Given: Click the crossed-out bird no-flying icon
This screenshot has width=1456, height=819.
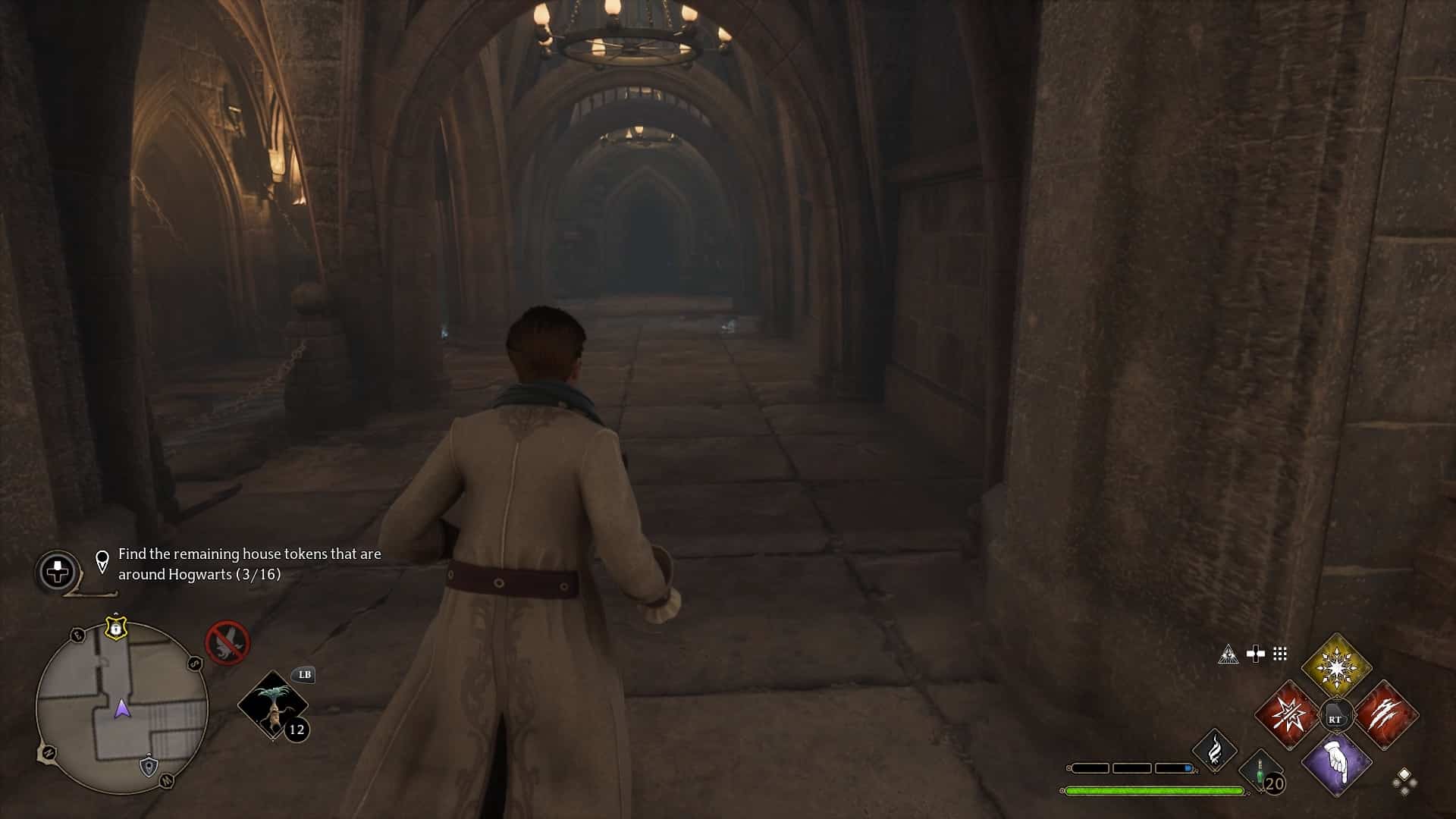Looking at the screenshot, I should [227, 642].
